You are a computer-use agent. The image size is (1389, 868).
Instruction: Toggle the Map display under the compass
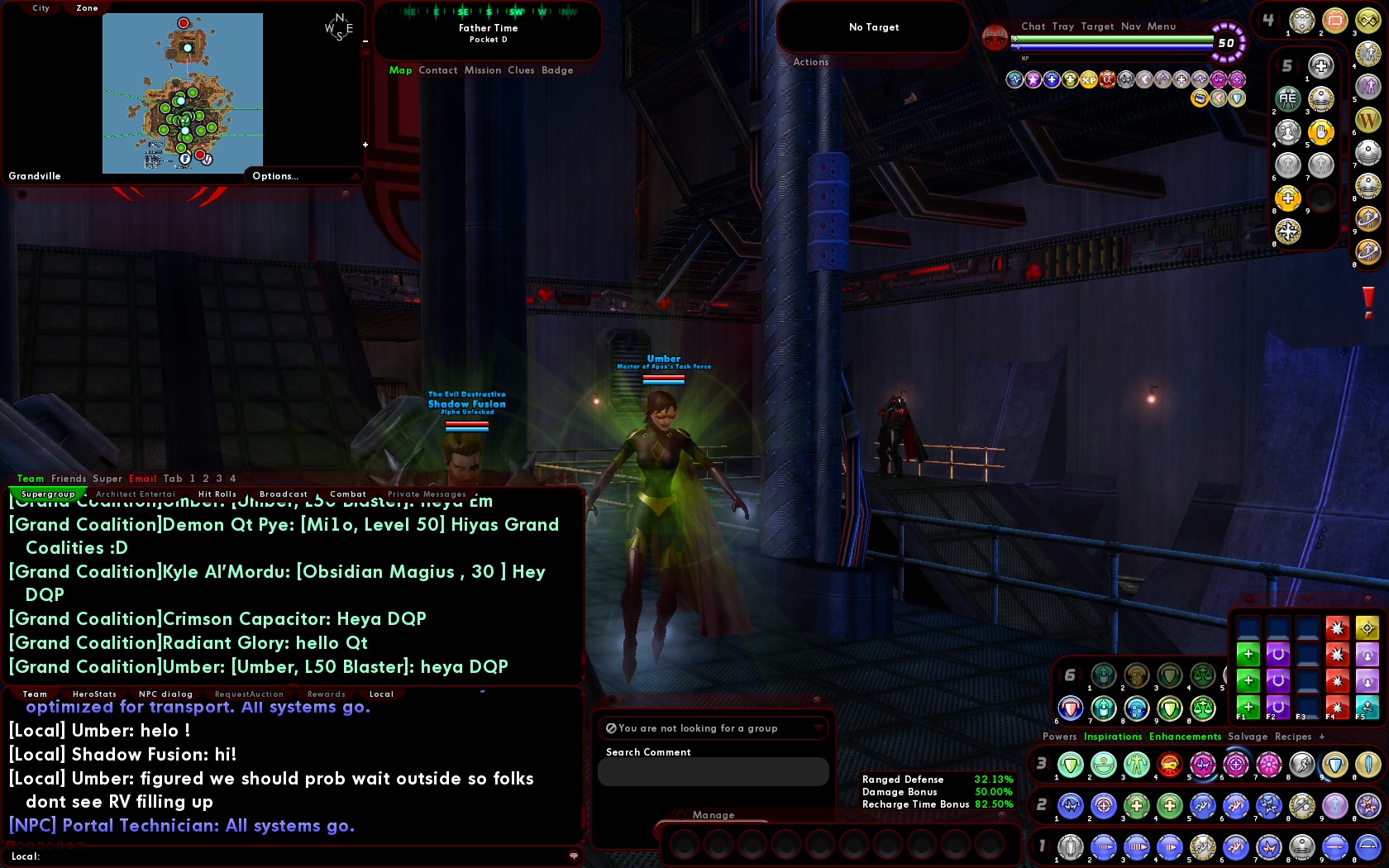tap(401, 70)
